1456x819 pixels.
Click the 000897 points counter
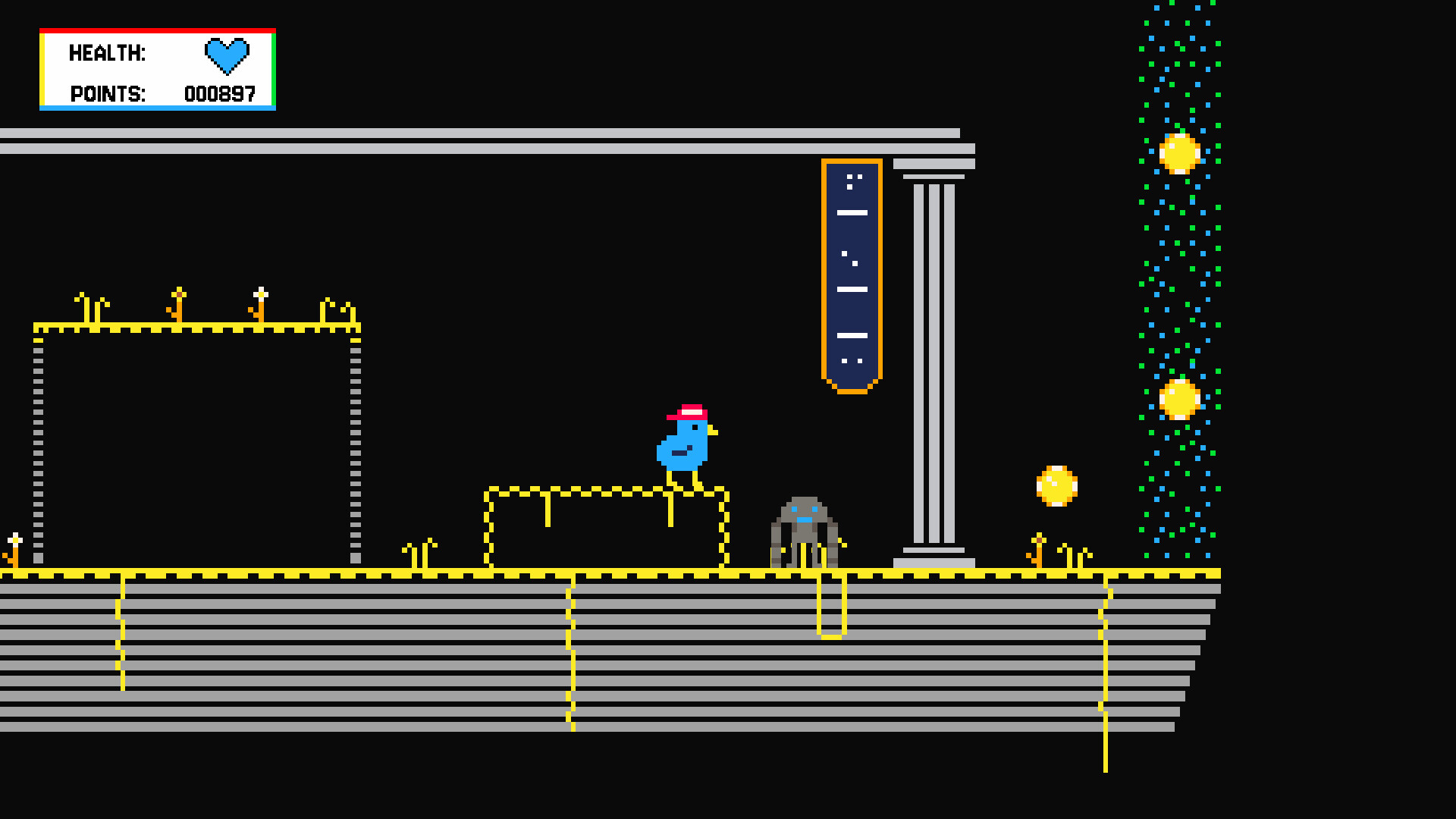coord(221,94)
